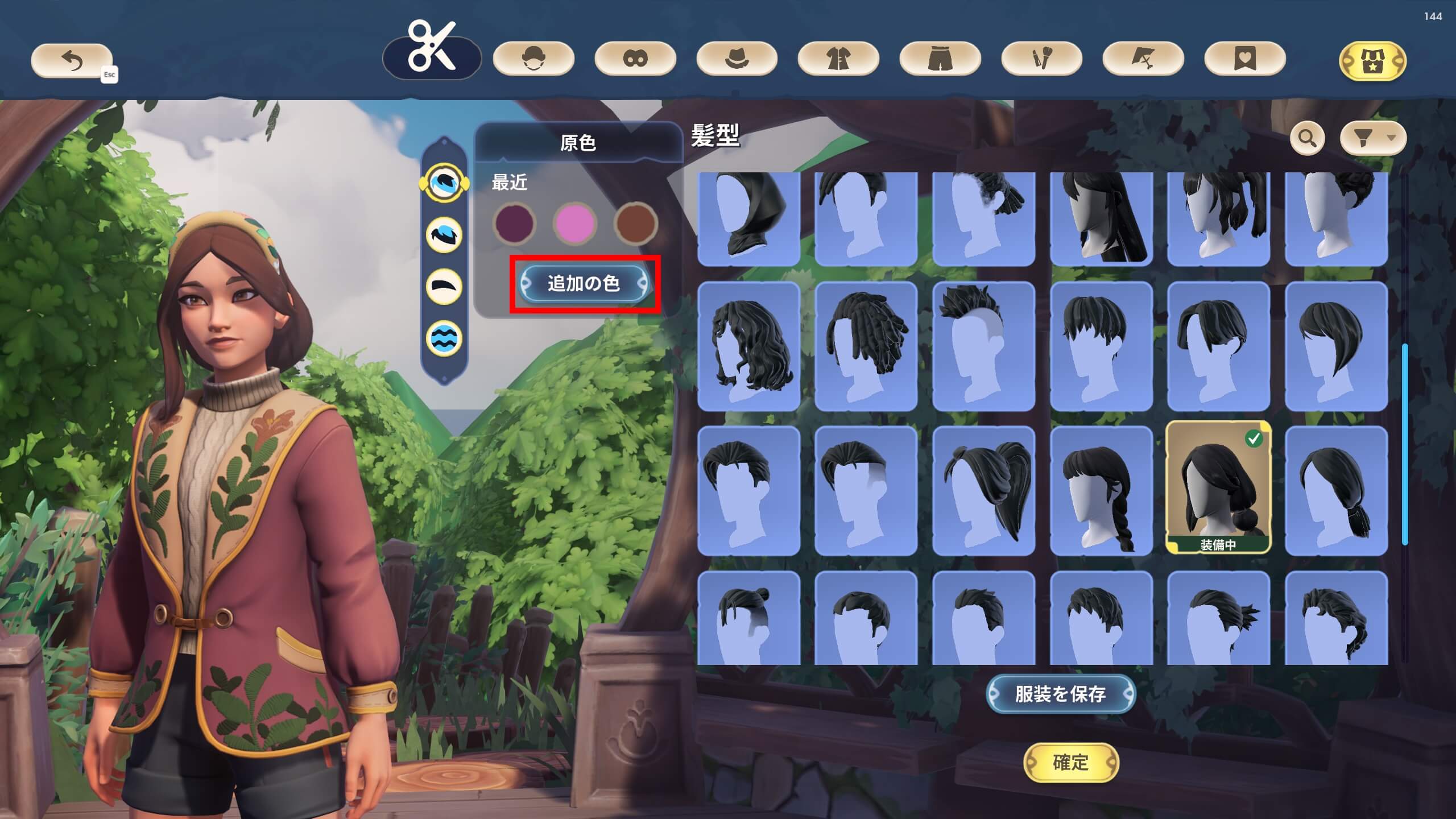Click 追加の色 to show more colors
This screenshot has width=1456, height=819.
(x=584, y=283)
